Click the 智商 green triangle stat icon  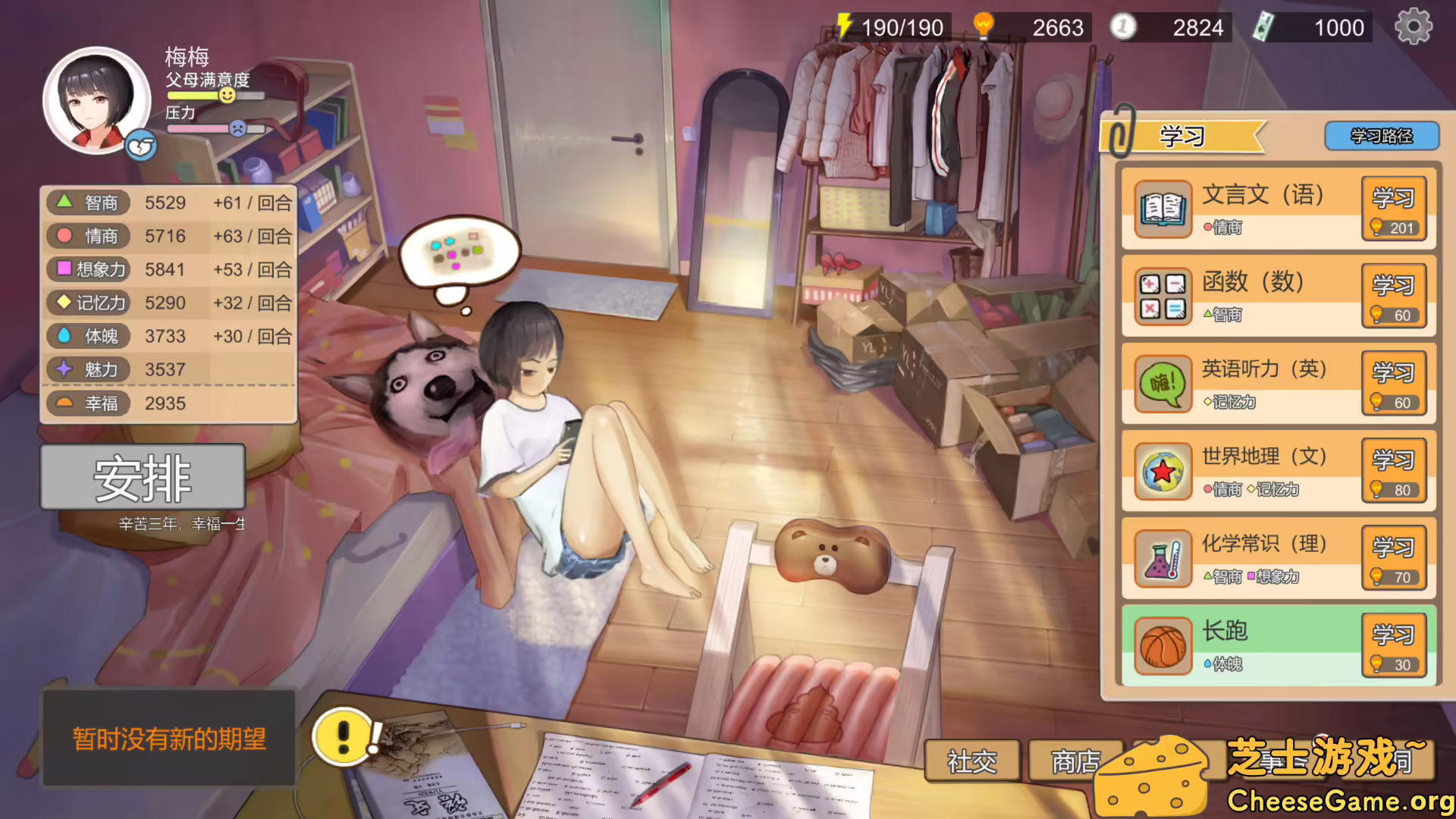click(x=64, y=202)
